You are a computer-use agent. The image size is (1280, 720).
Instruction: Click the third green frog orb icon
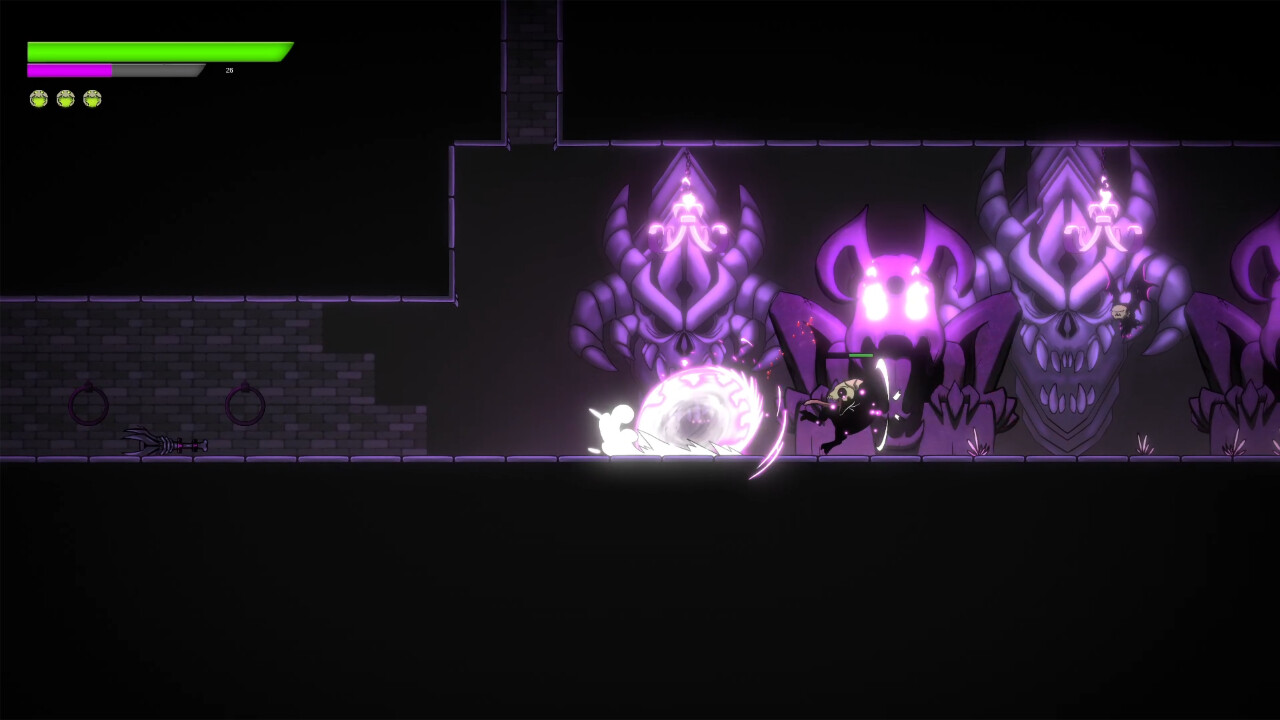click(94, 97)
